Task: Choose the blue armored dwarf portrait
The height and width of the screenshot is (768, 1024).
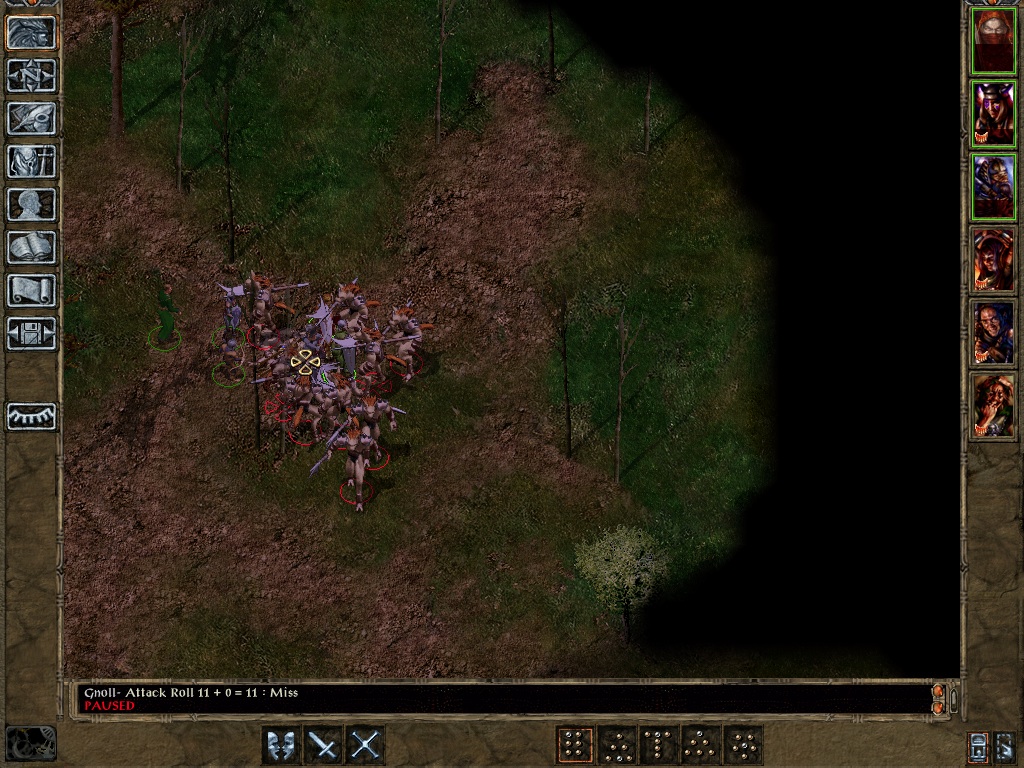Action: coord(993,187)
